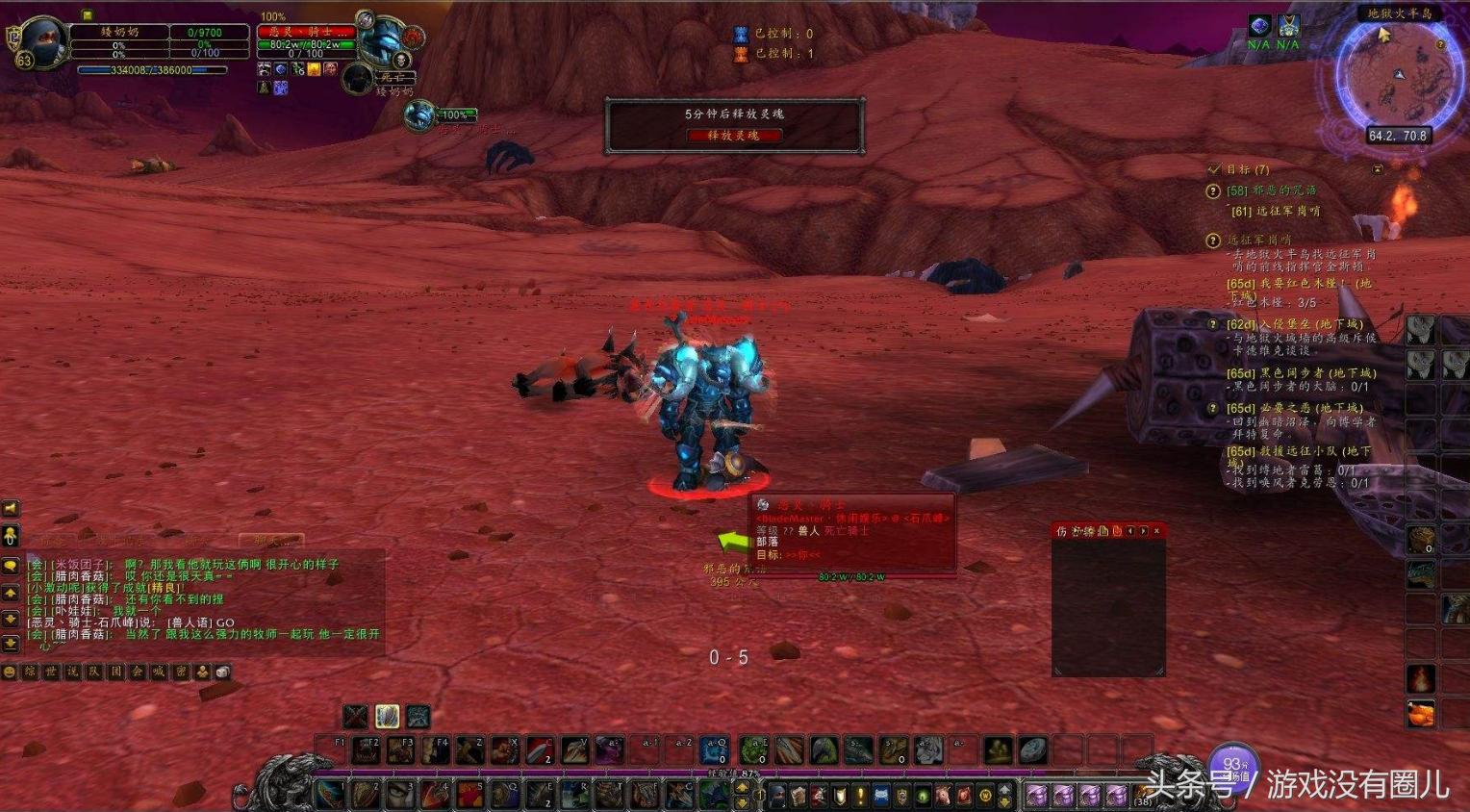
Task: Select the [61] 远征军岗哨 quest entry
Action: 1276,211
